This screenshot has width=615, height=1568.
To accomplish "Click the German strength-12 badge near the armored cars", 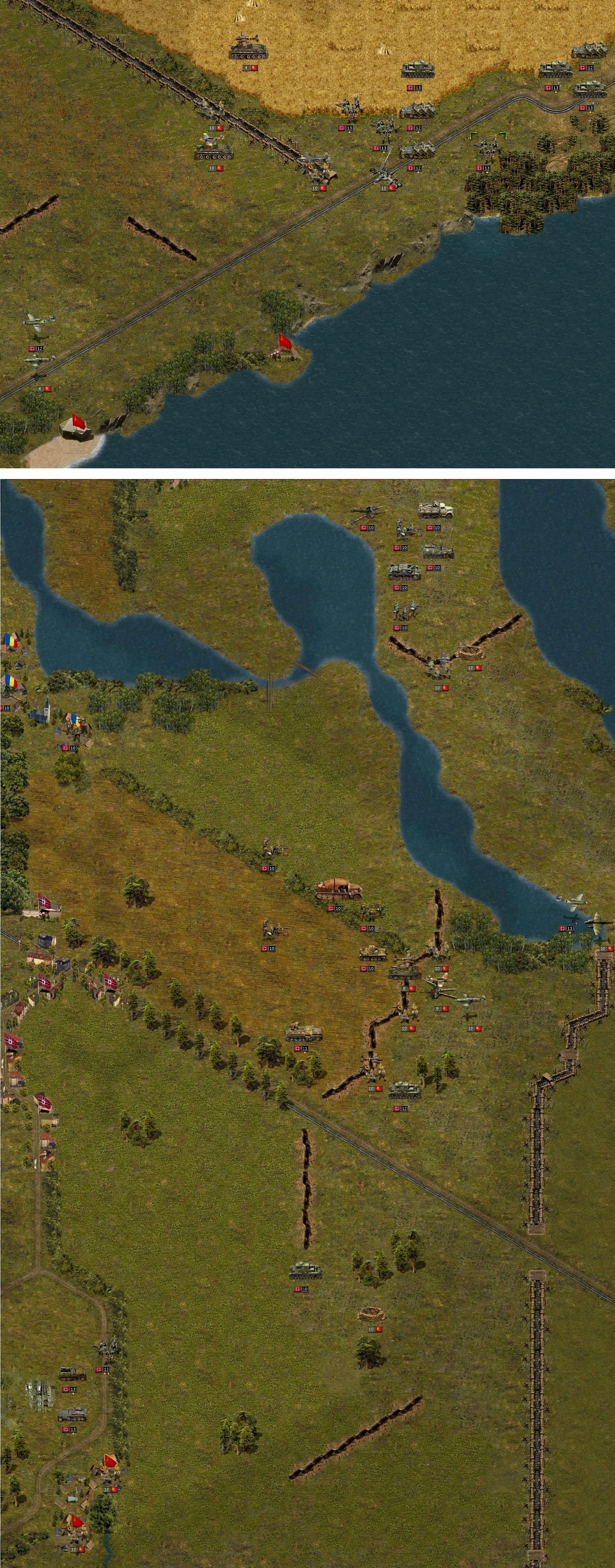I will click(x=590, y=68).
